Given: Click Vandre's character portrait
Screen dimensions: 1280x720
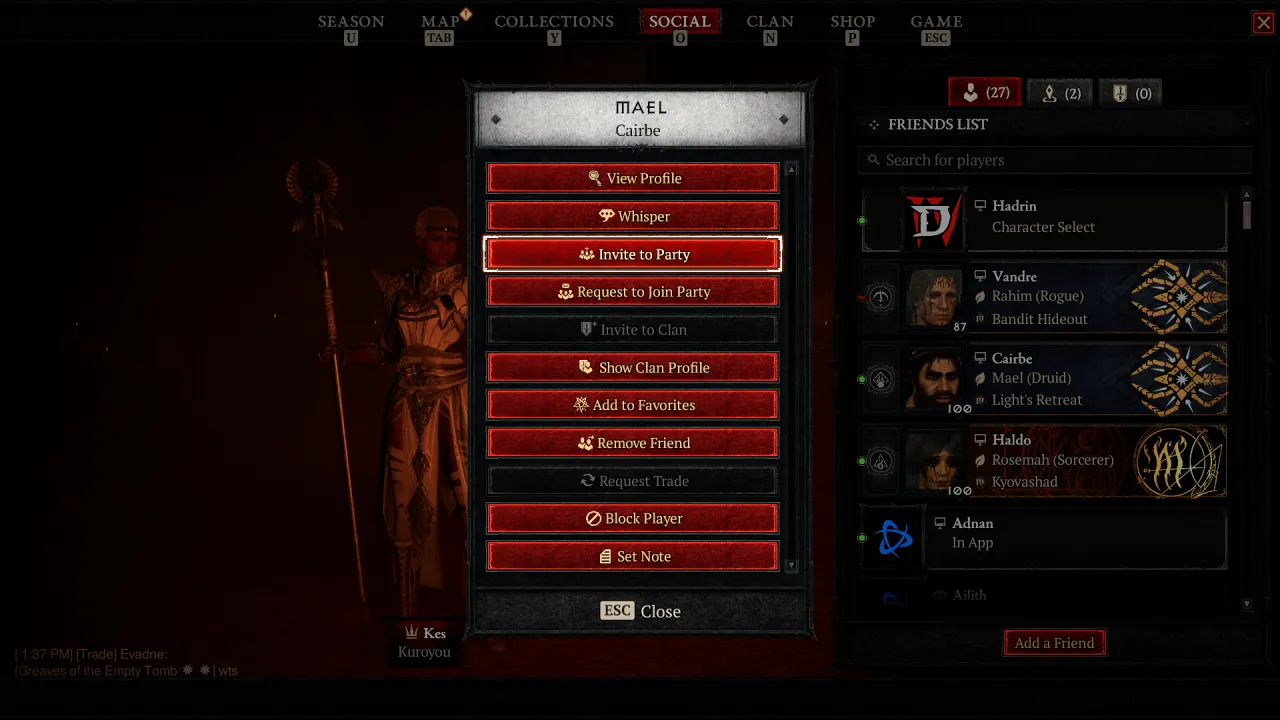Looking at the screenshot, I should (934, 297).
